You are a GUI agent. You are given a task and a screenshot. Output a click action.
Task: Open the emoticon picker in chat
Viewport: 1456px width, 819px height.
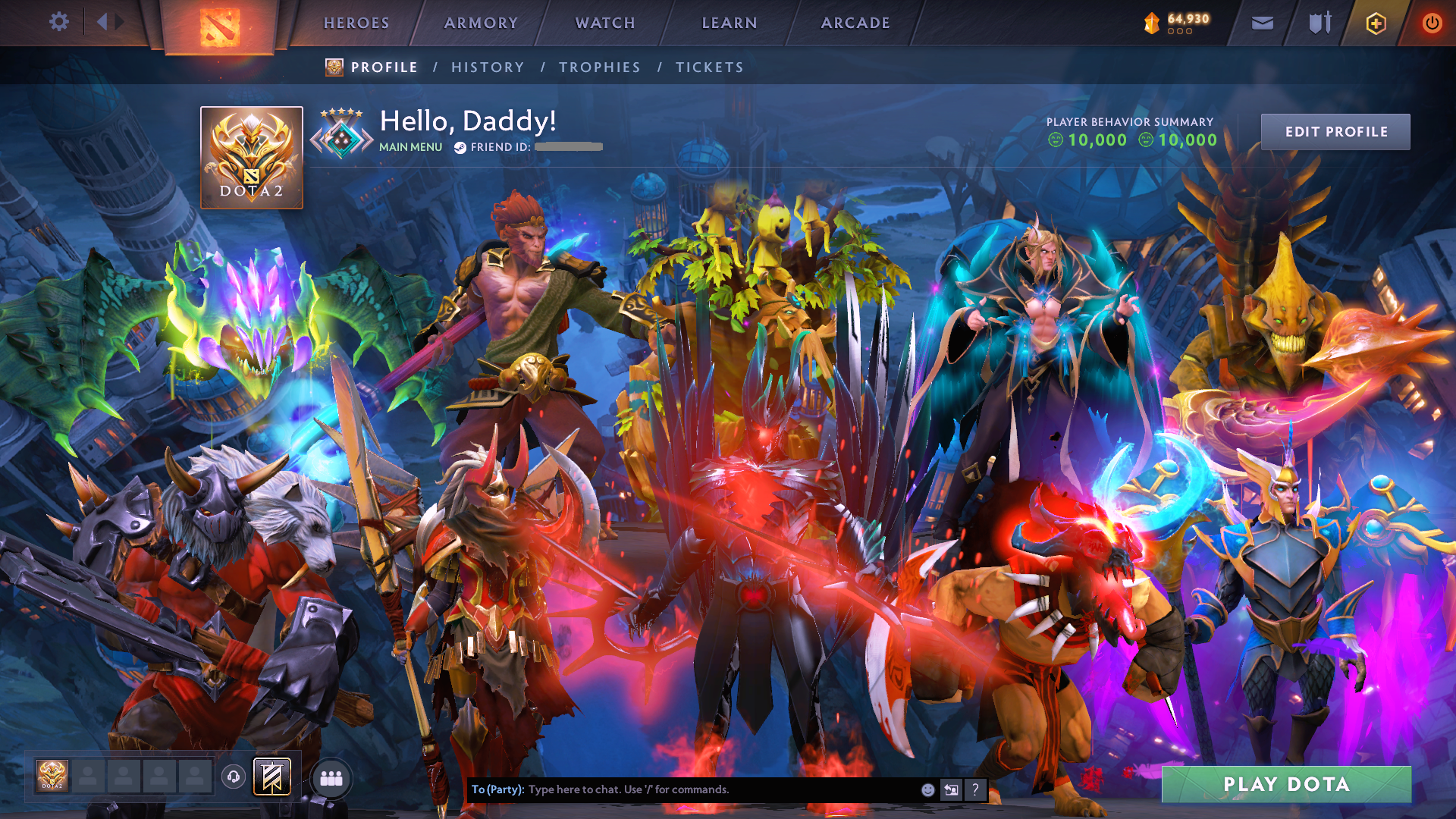pyautogui.click(x=927, y=789)
